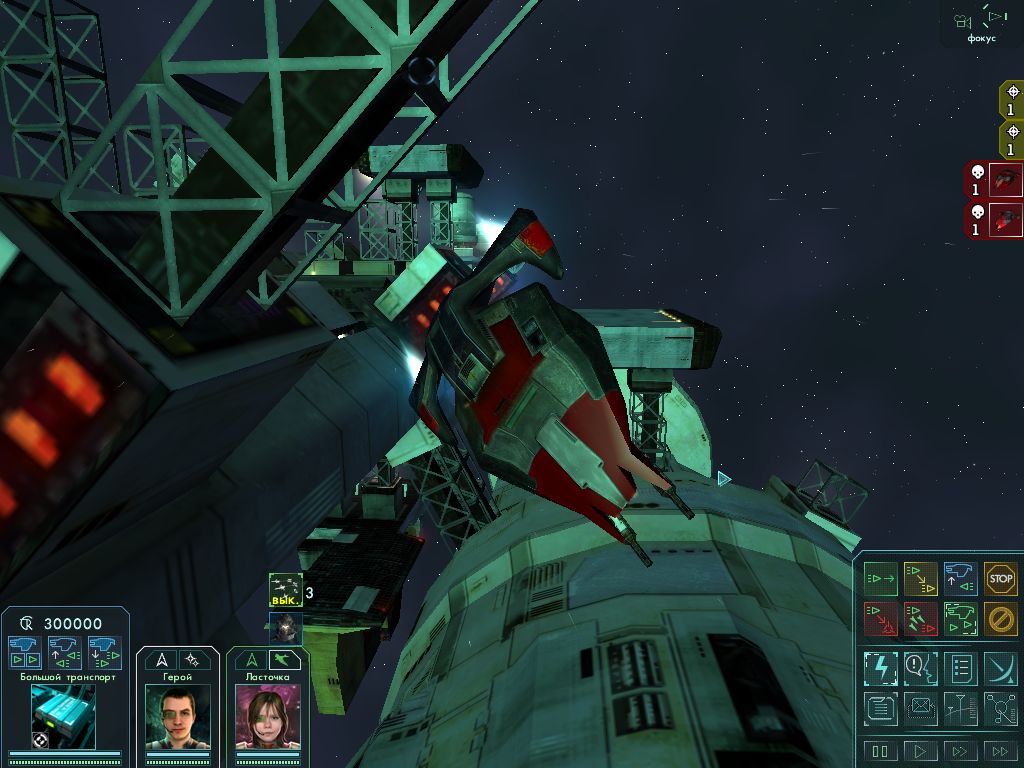This screenshot has width=1024, height=768.
Task: Activate the lightning bolt ability button
Action: [880, 667]
